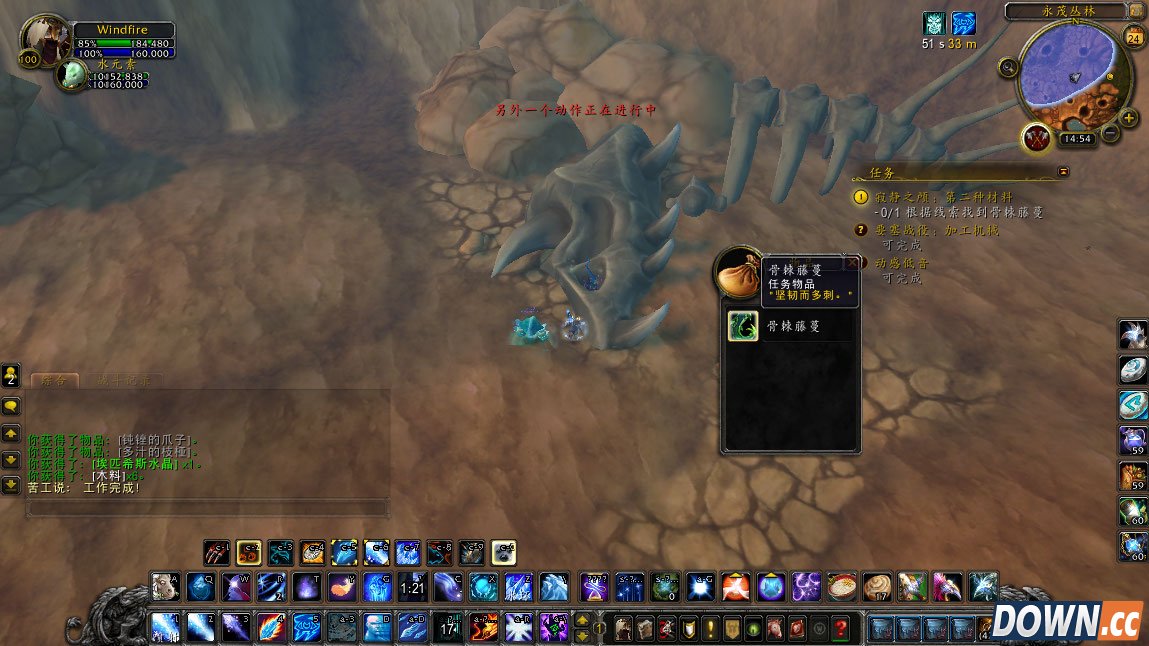Open the yellow exclamation quest log button
This screenshot has width=1149, height=646.
coord(709,628)
